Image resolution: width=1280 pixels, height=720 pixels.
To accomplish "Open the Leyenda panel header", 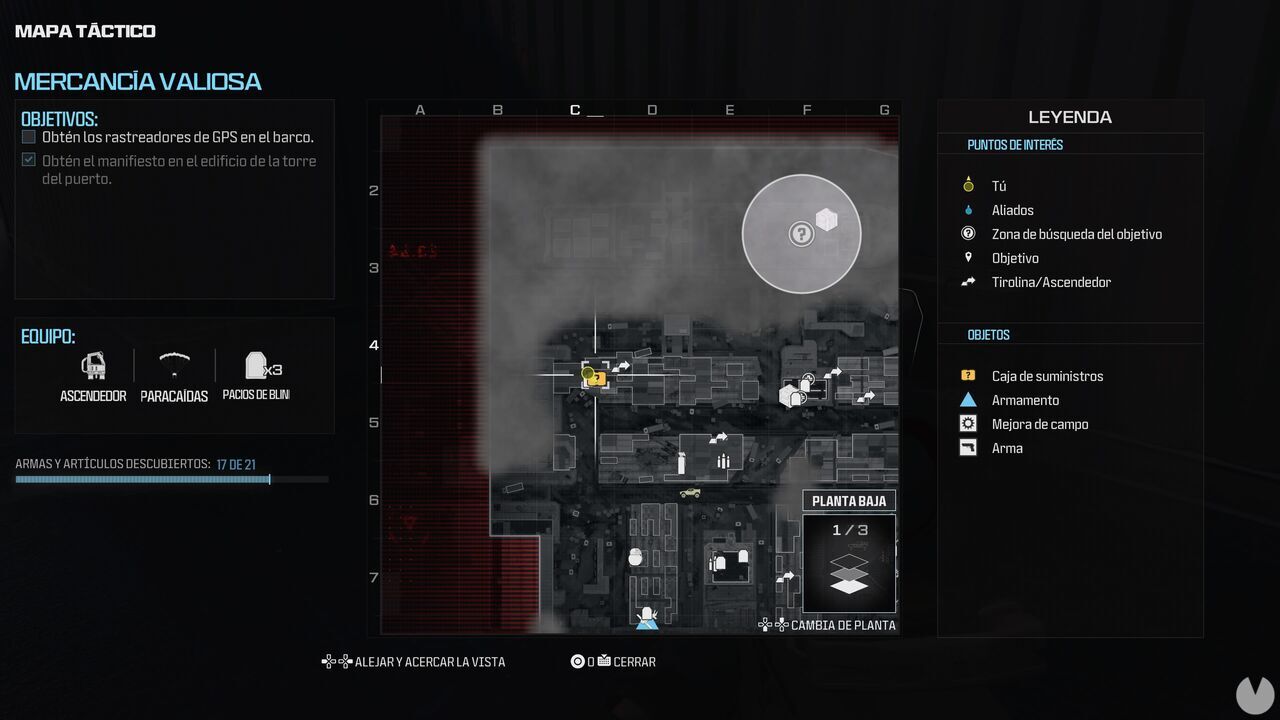I will pyautogui.click(x=1069, y=117).
